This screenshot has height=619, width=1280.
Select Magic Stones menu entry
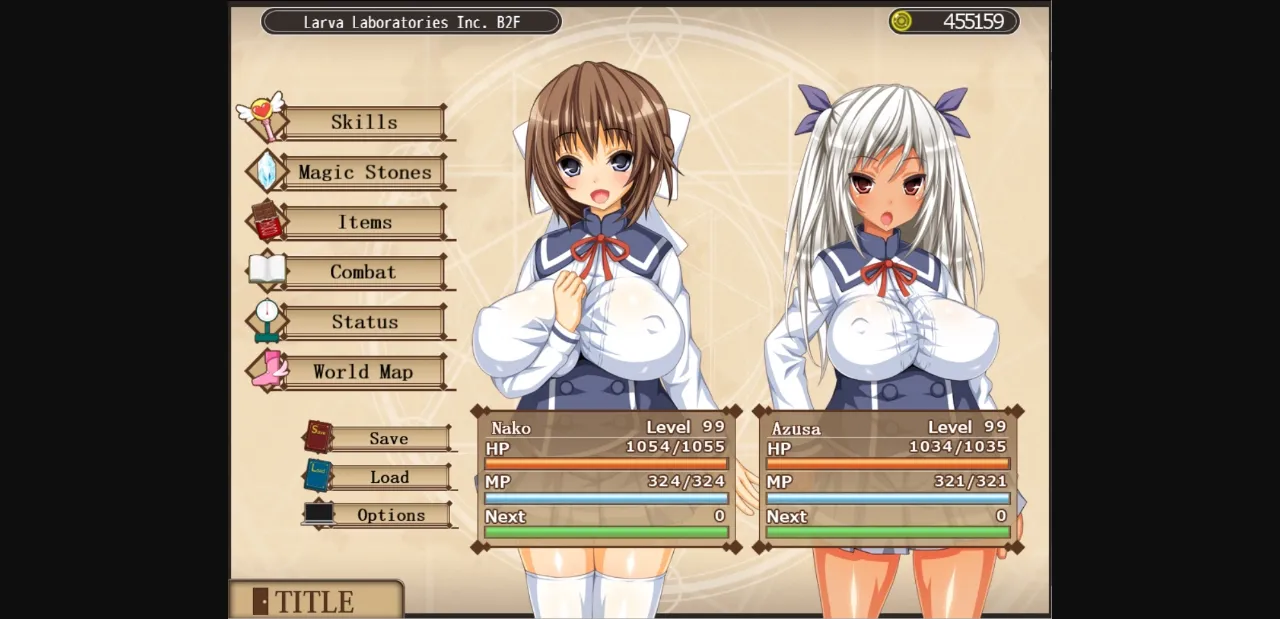tap(364, 172)
